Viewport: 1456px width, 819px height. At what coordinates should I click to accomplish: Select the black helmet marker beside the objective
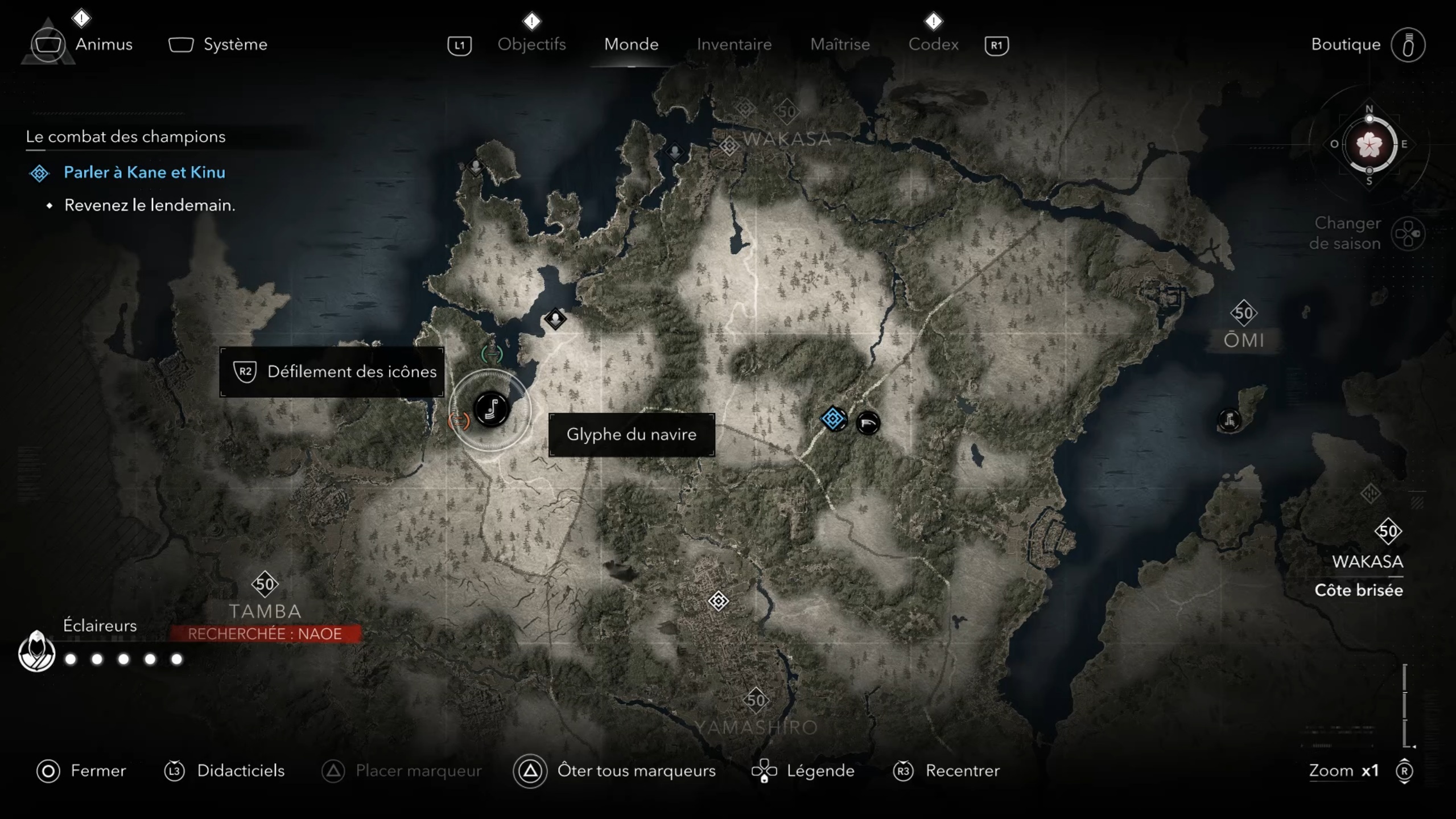868,423
